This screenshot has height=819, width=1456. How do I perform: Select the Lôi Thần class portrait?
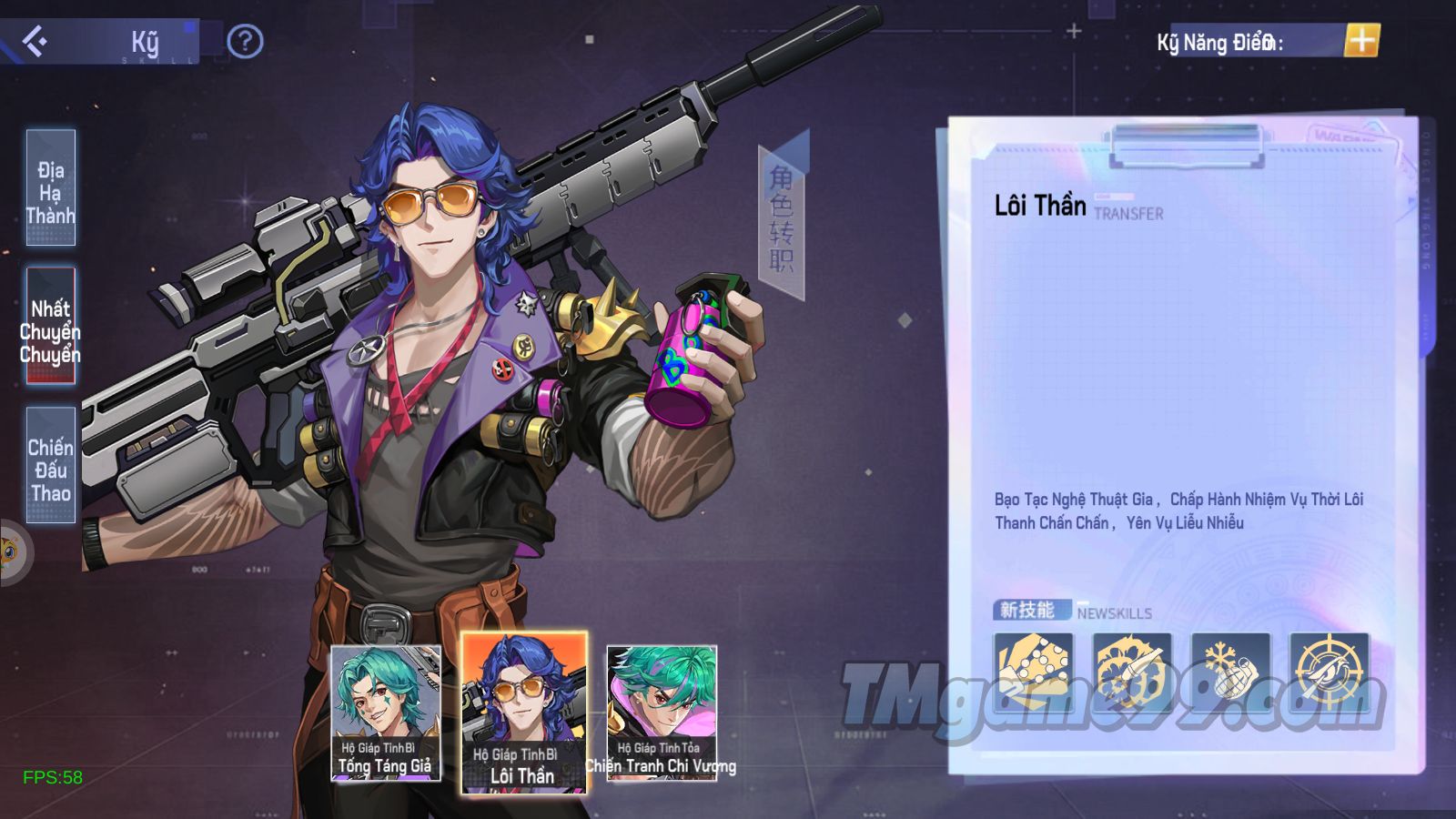523,713
